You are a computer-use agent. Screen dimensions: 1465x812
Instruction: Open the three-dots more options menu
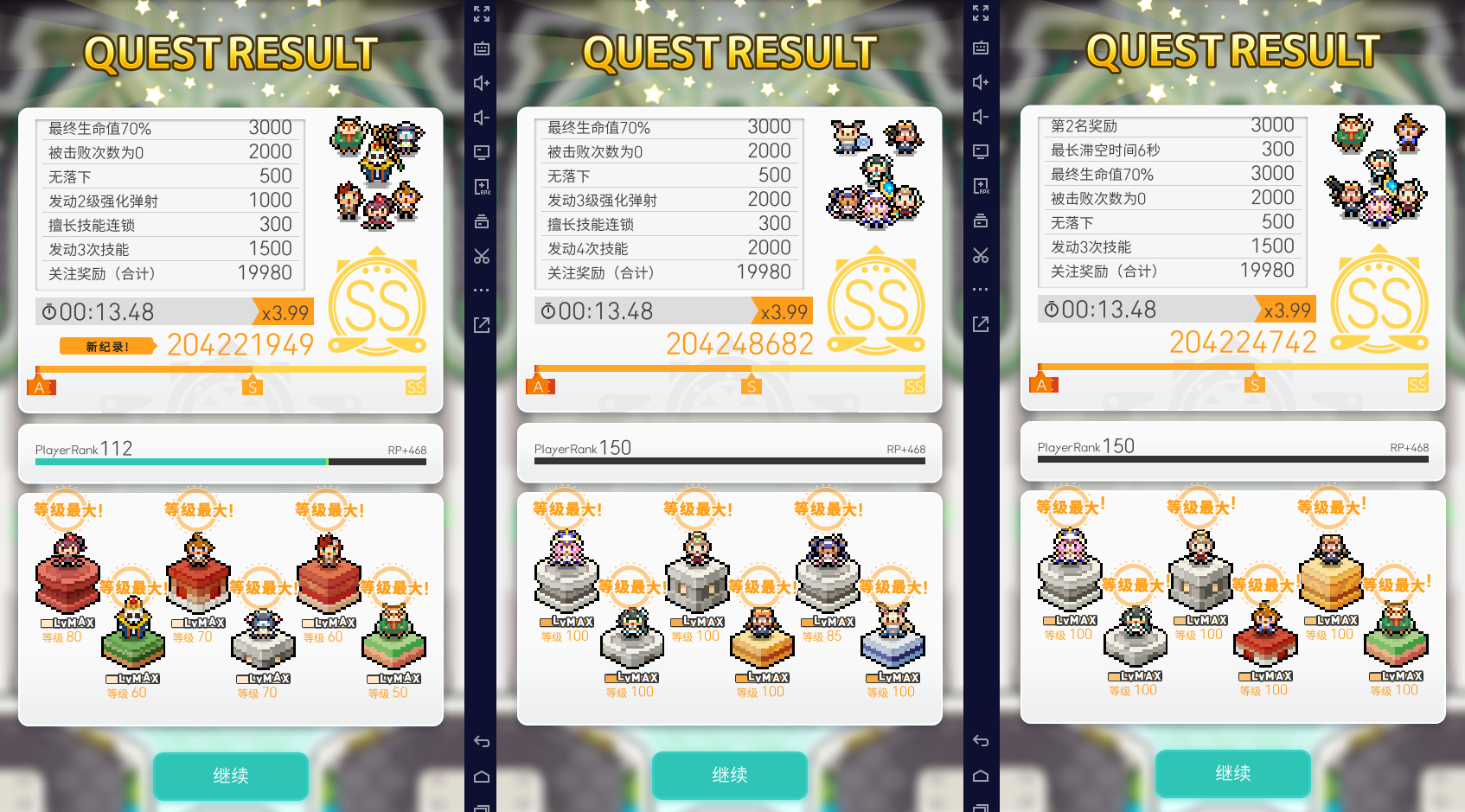(482, 290)
